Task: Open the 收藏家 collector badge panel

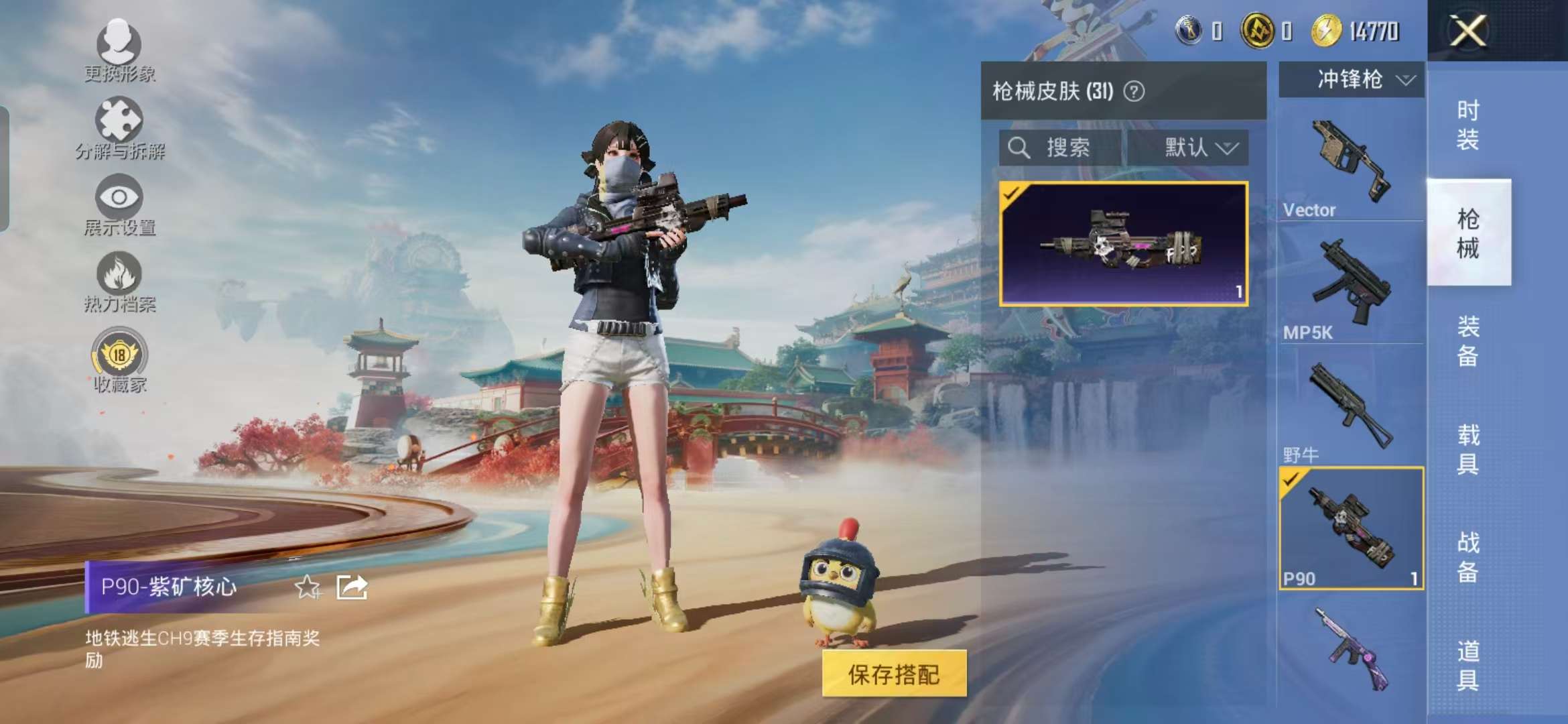Action: coord(119,357)
